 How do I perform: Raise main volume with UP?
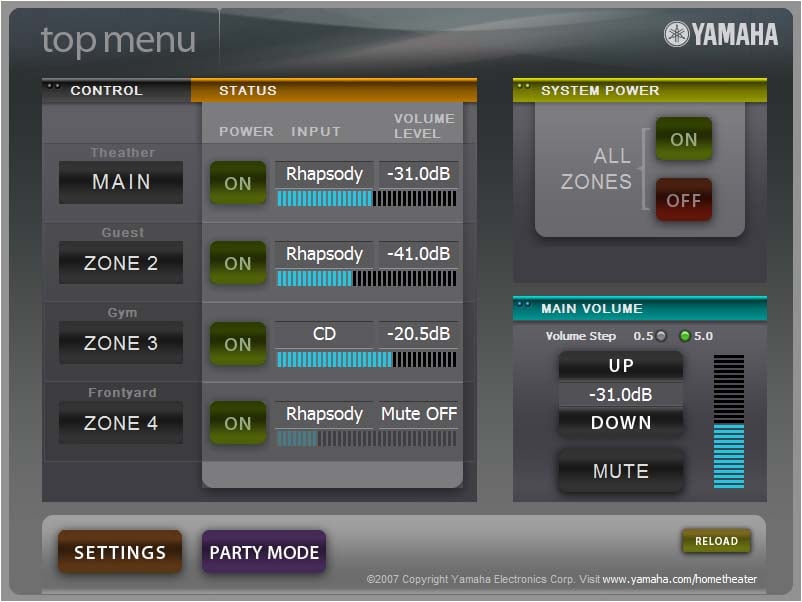coord(621,366)
